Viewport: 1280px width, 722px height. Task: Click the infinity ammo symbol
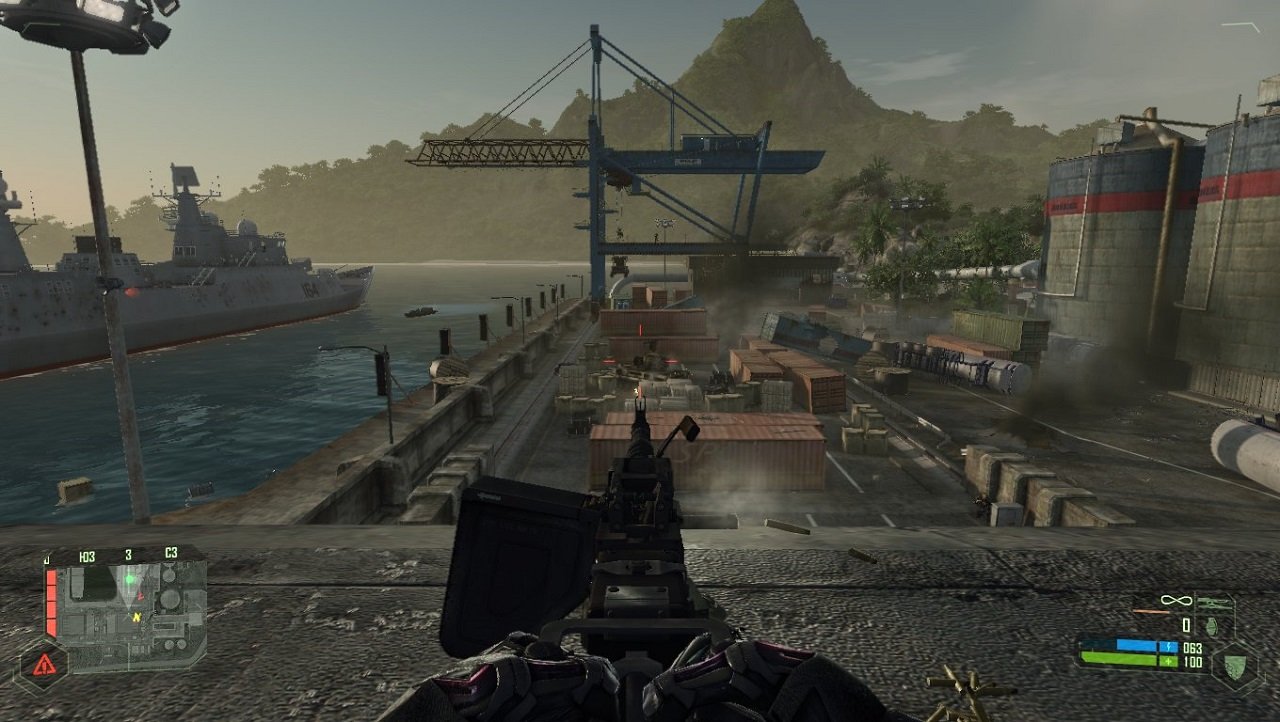1175,600
